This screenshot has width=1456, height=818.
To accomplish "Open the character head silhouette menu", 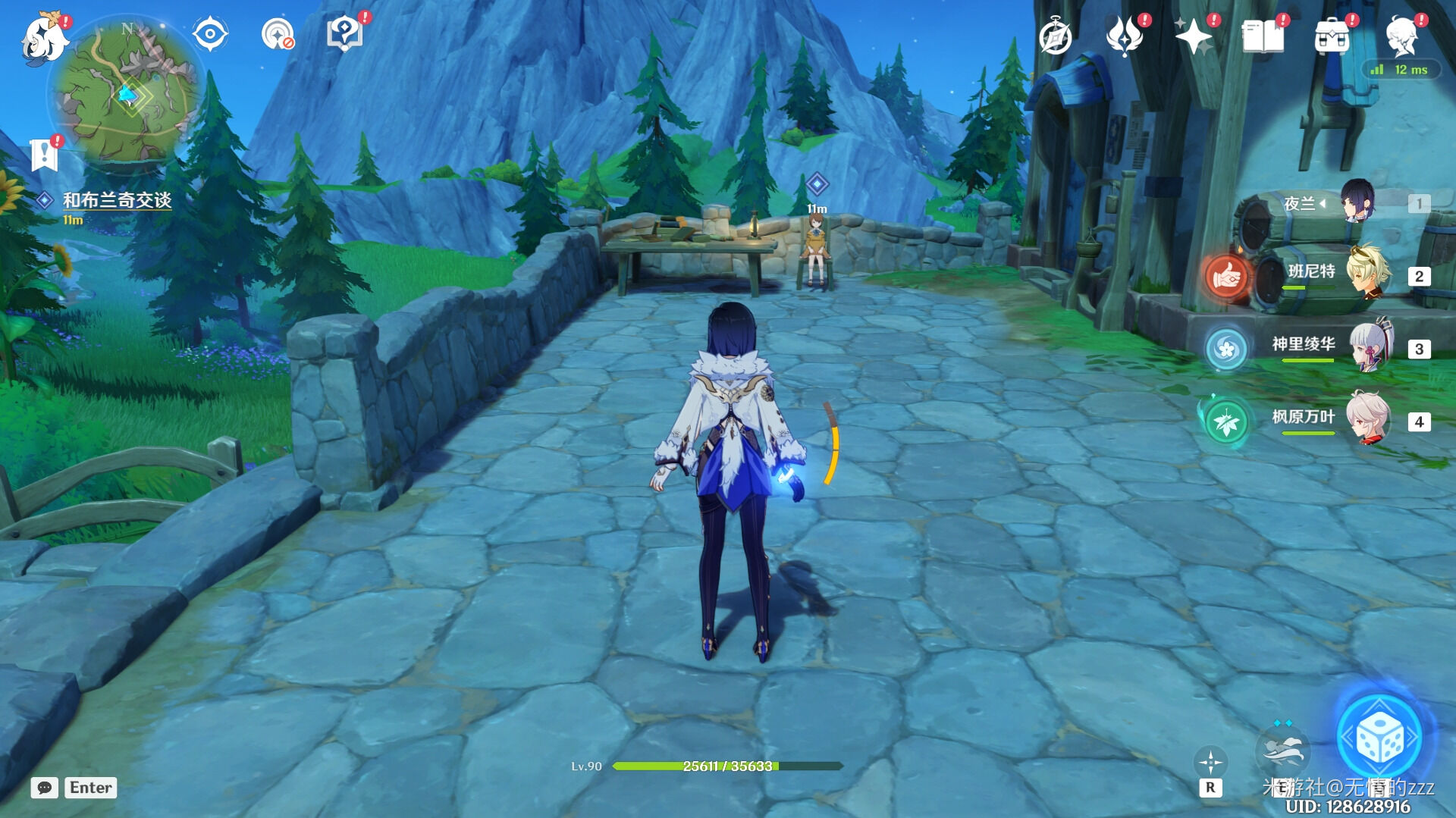I will (1401, 36).
